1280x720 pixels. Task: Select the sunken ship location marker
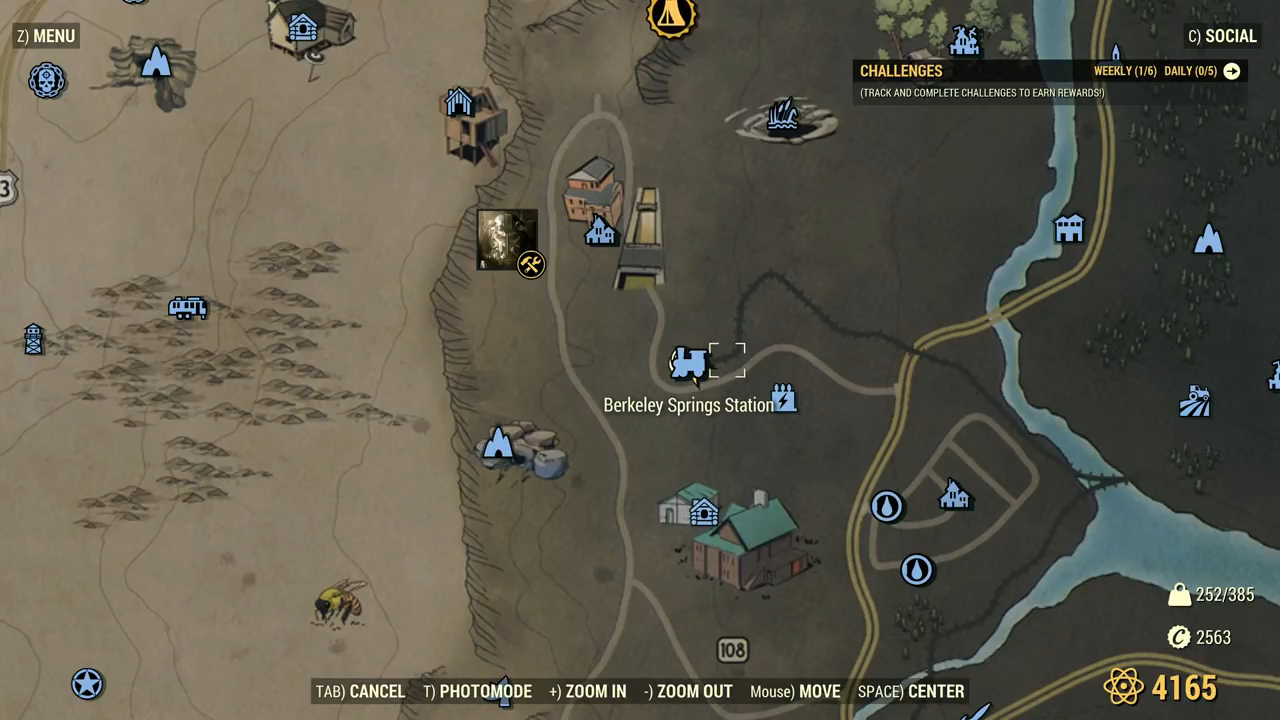coord(782,116)
